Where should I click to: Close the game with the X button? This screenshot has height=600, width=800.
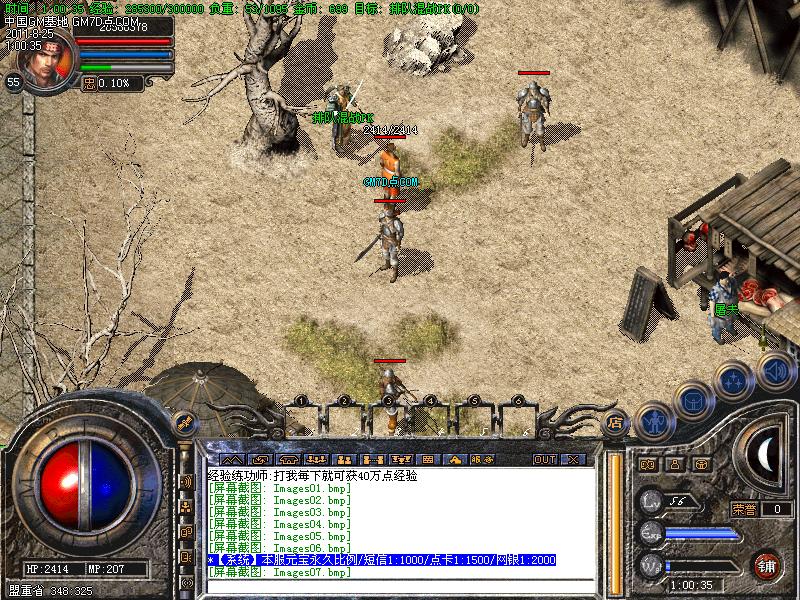click(573, 459)
